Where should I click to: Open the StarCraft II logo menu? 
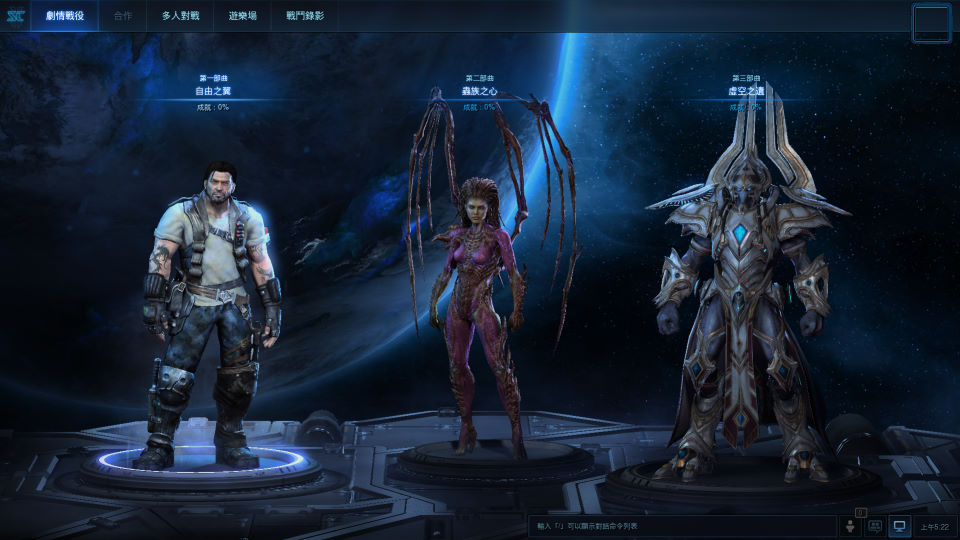(x=15, y=16)
